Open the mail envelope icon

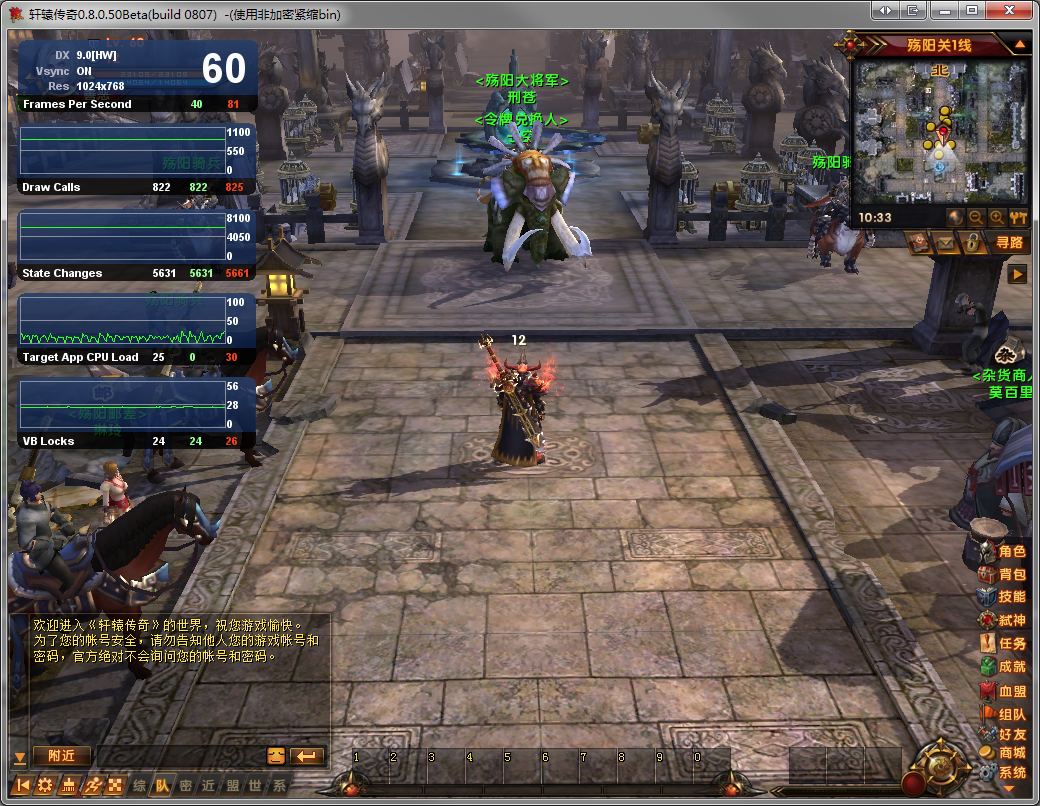(x=945, y=242)
